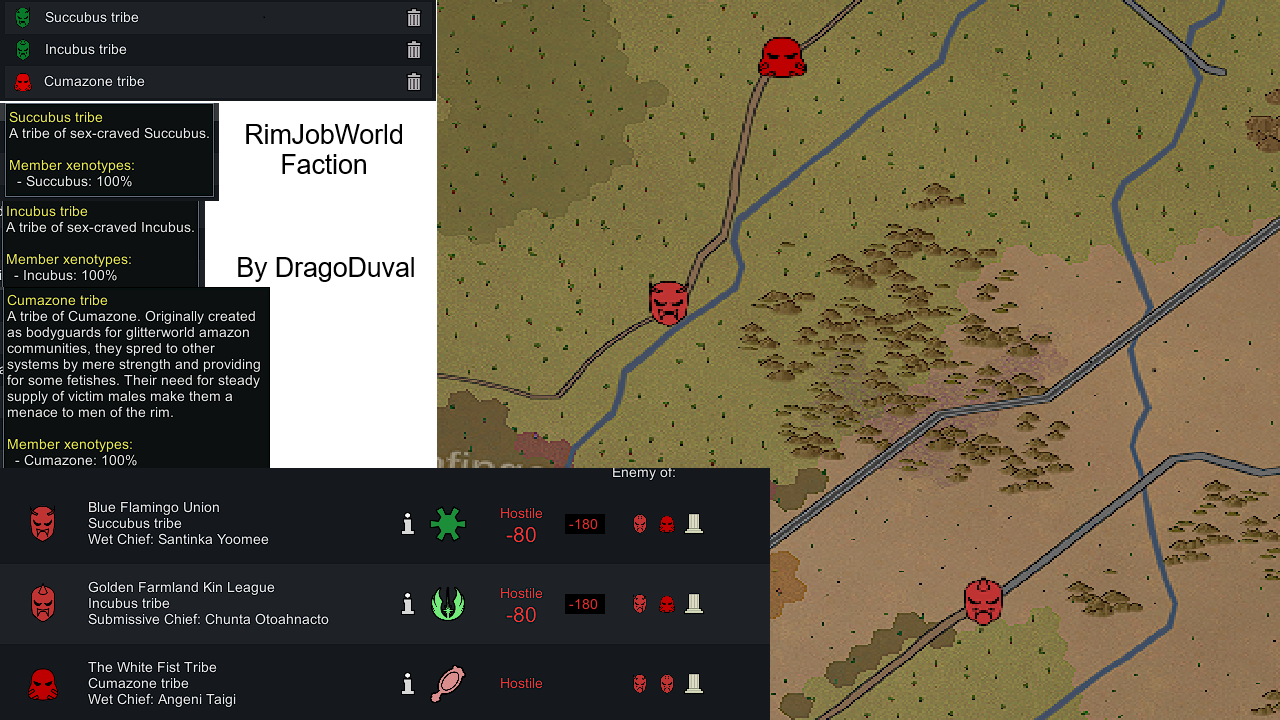Select the settlement marker in the bottom-right map area
The width and height of the screenshot is (1280, 720).
click(983, 600)
